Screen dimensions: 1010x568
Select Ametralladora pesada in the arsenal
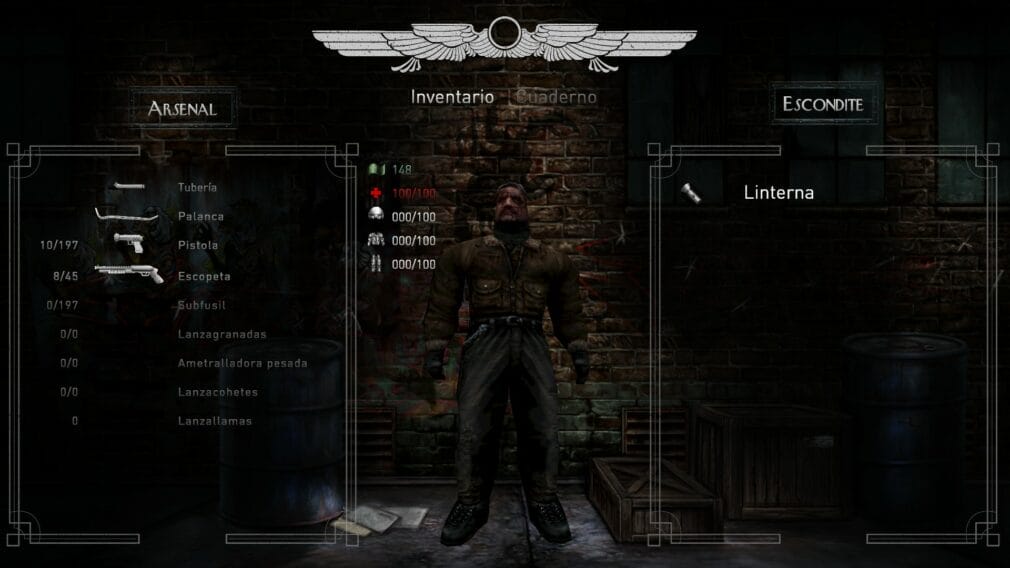point(242,363)
